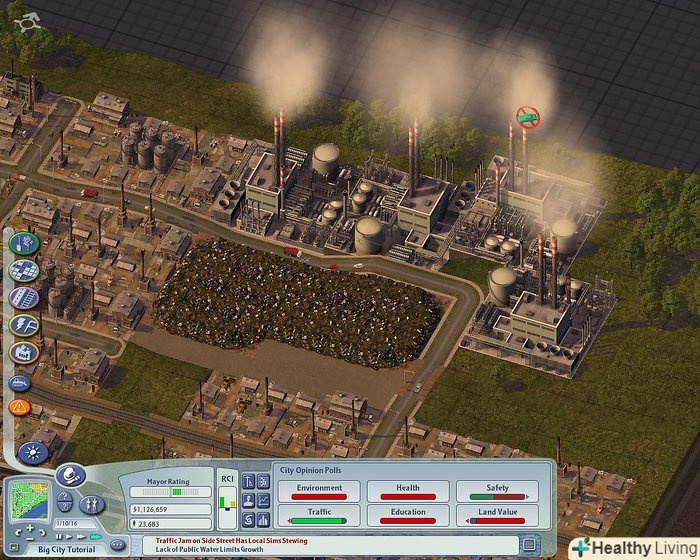Open the zoning tools menu
The height and width of the screenshot is (560, 700).
pyautogui.click(x=23, y=270)
